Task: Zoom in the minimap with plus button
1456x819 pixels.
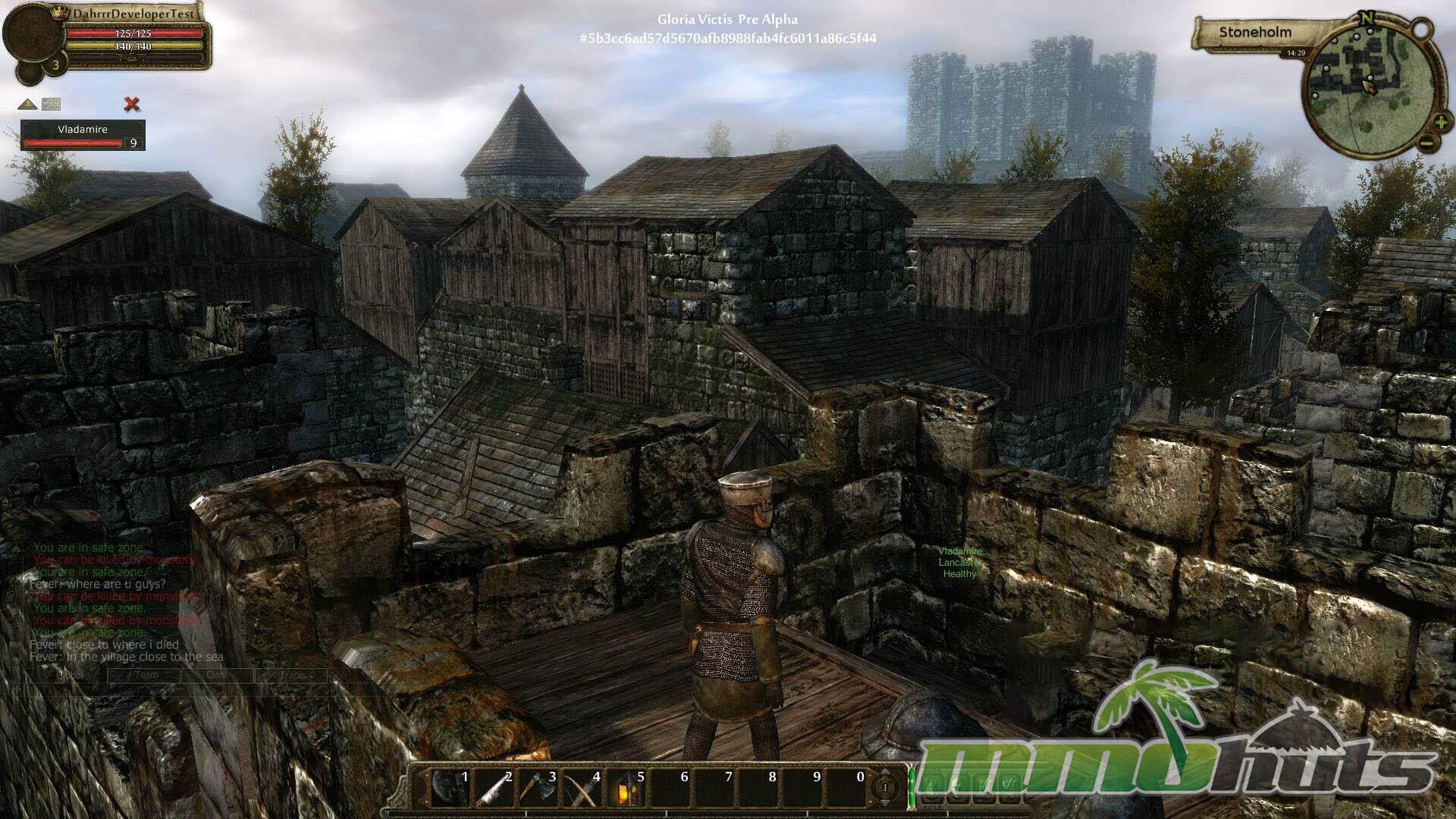Action: coord(1440,123)
